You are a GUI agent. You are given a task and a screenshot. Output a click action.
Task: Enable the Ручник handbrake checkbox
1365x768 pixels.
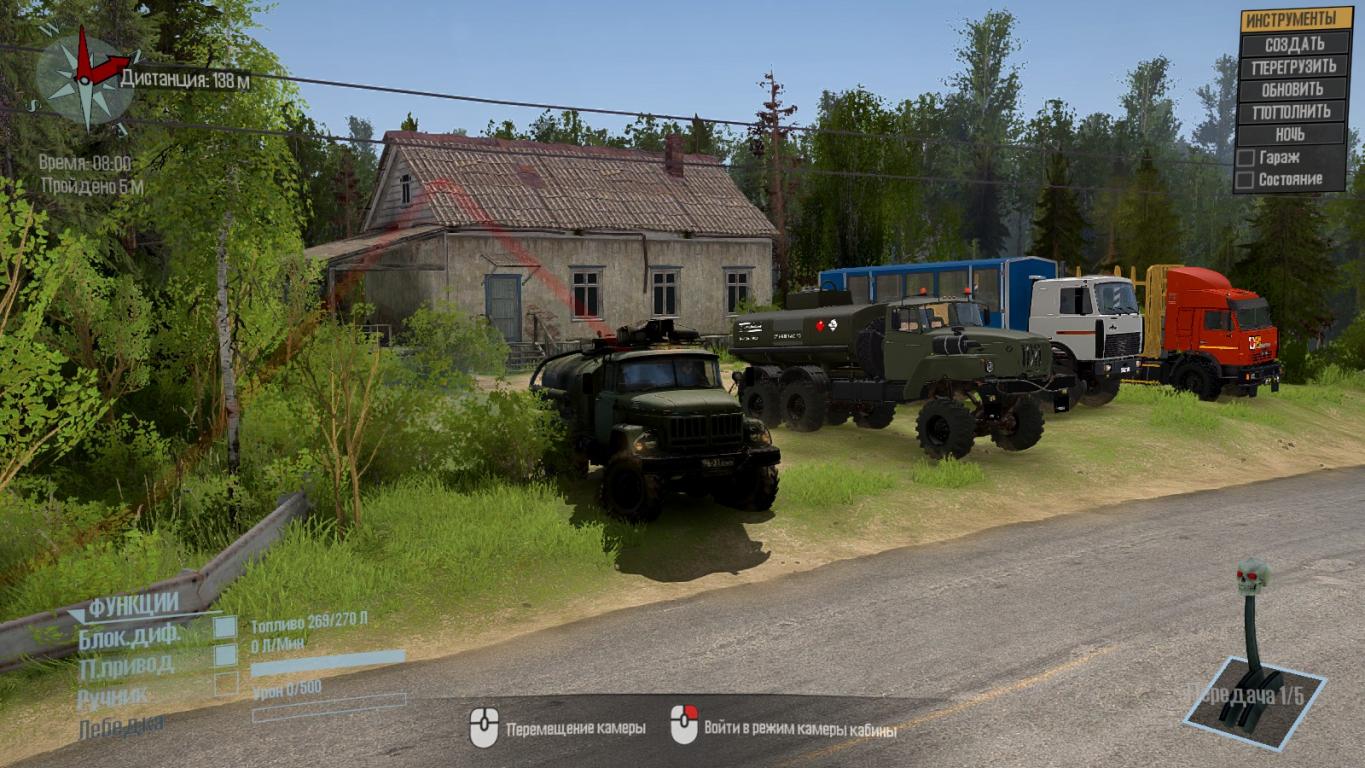226,684
